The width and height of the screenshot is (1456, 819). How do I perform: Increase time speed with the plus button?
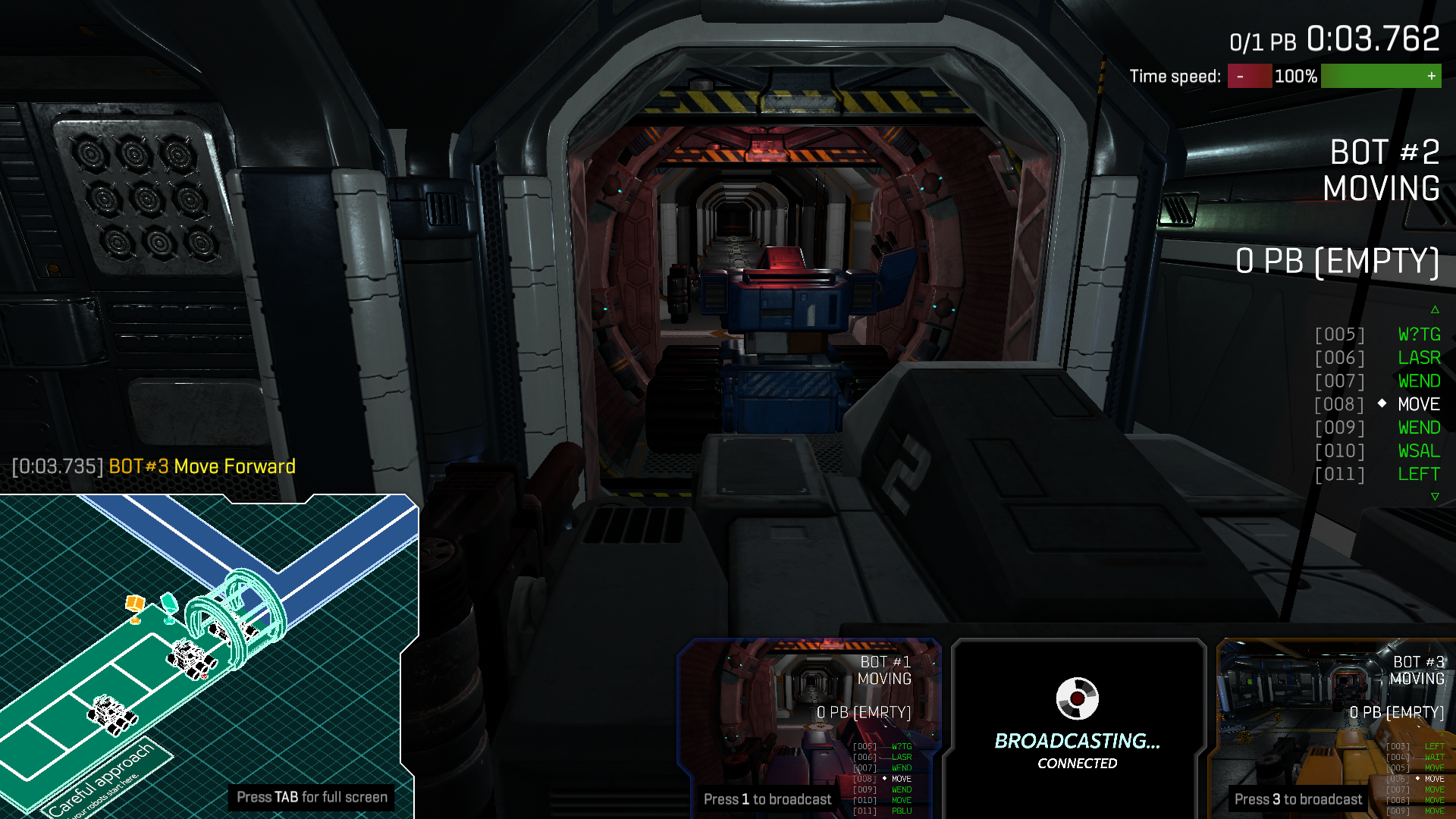(1430, 77)
